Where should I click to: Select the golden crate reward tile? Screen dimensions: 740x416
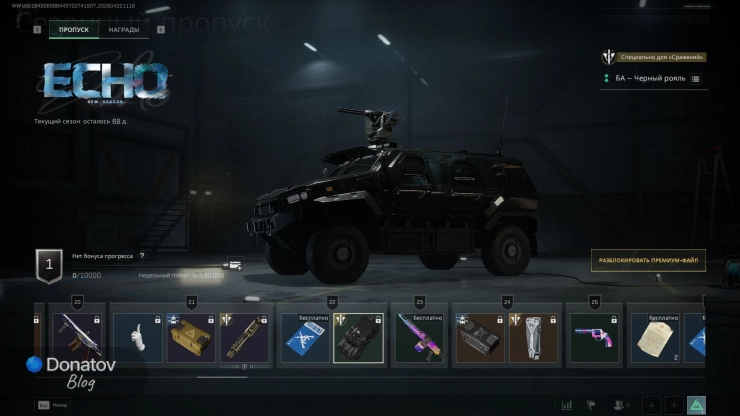[190, 338]
